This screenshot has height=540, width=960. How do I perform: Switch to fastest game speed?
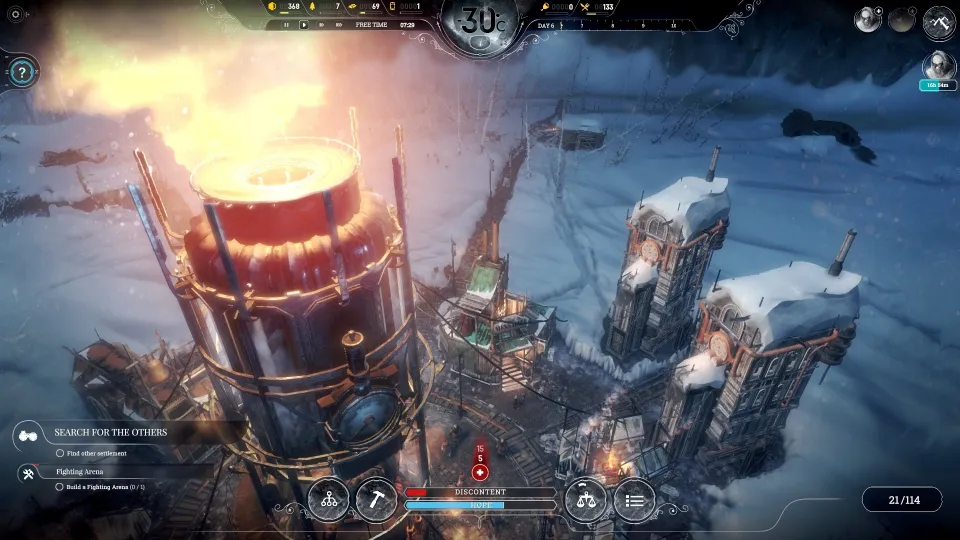(x=340, y=25)
